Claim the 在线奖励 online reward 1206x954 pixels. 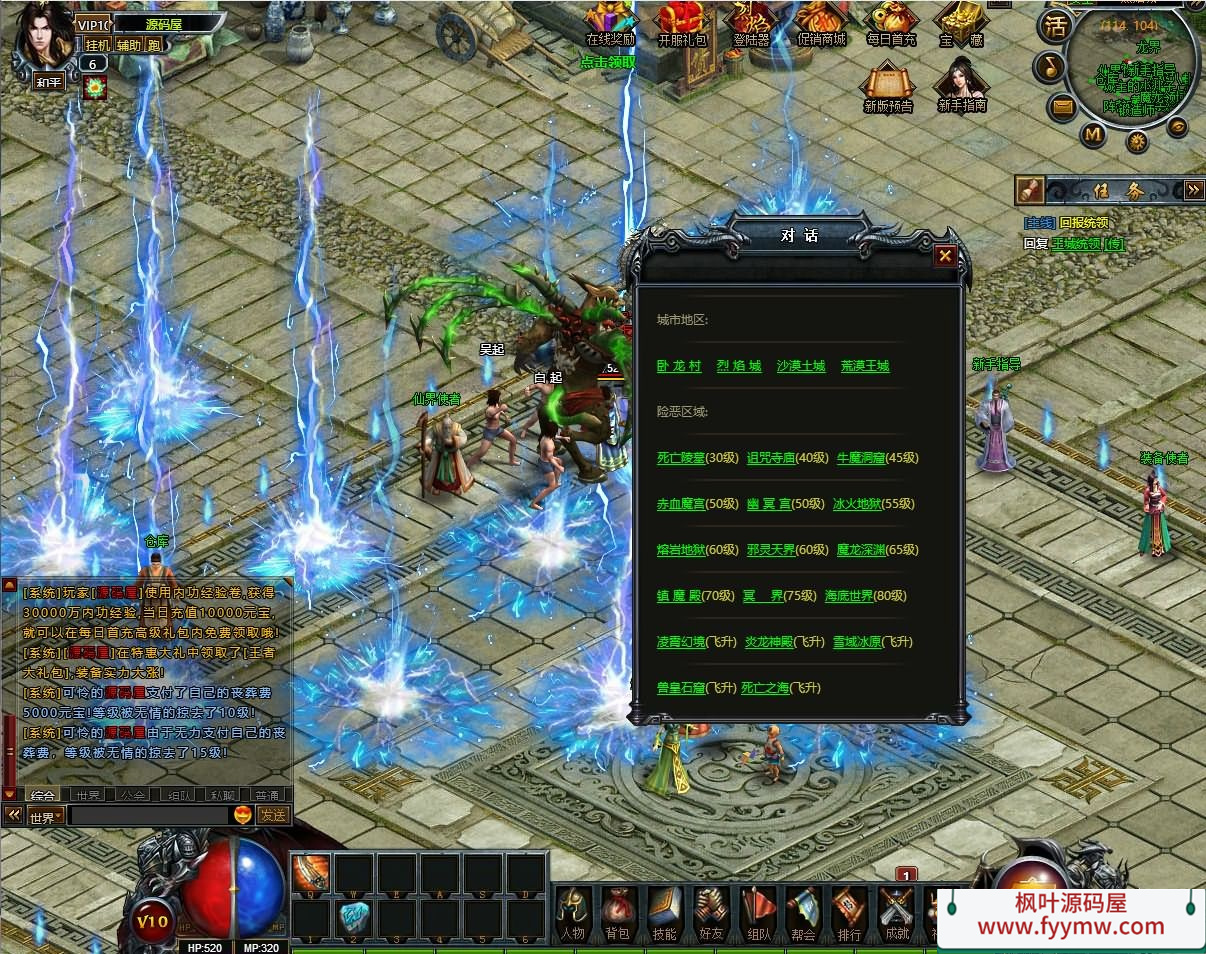(610, 25)
